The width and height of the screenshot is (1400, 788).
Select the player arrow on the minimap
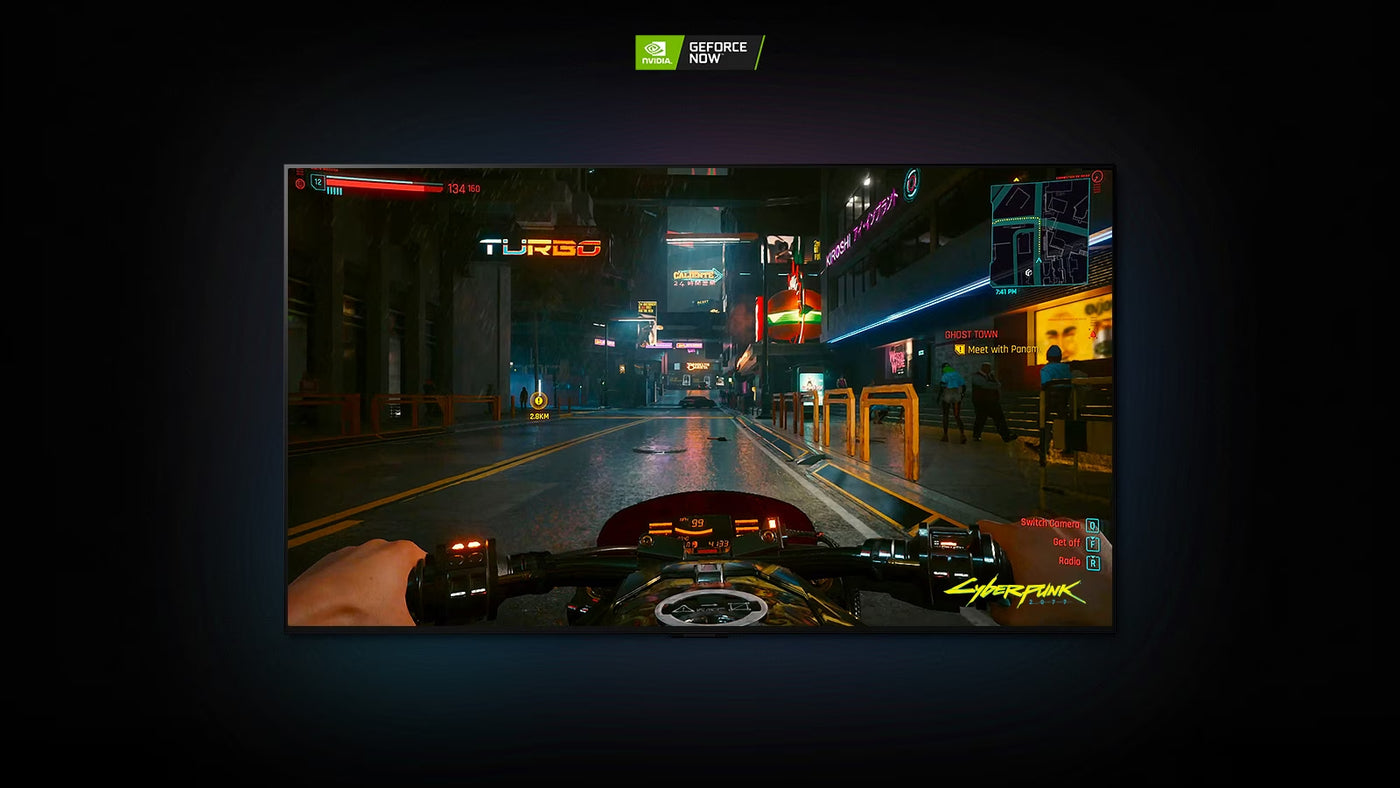(x=1038, y=260)
